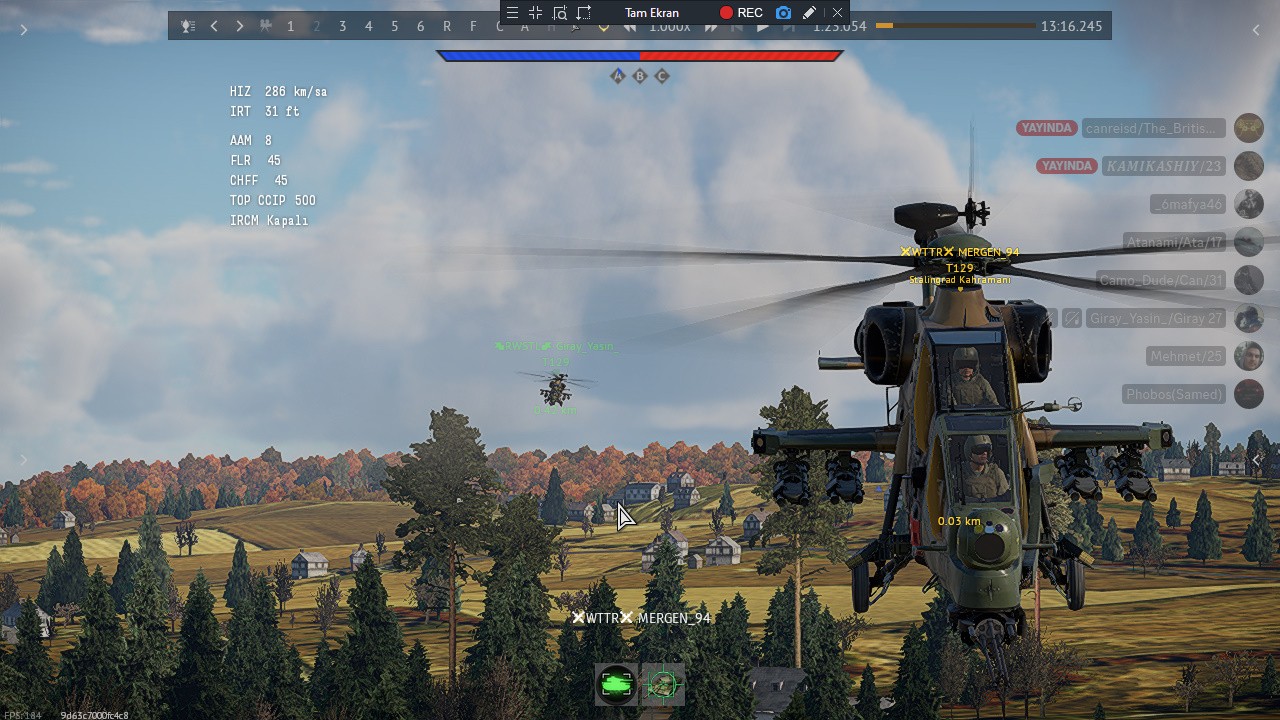Switch to replay camera view 3
This screenshot has width=1280, height=720.
[x=342, y=26]
